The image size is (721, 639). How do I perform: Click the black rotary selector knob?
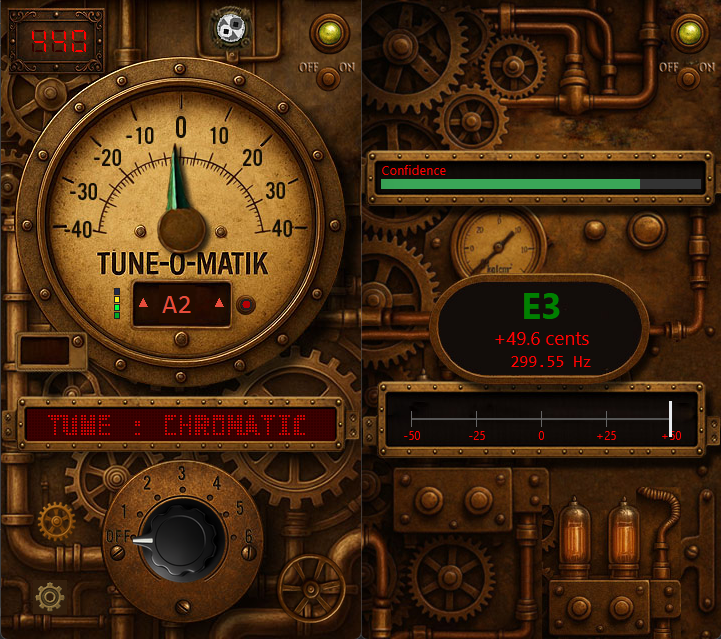(x=180, y=541)
